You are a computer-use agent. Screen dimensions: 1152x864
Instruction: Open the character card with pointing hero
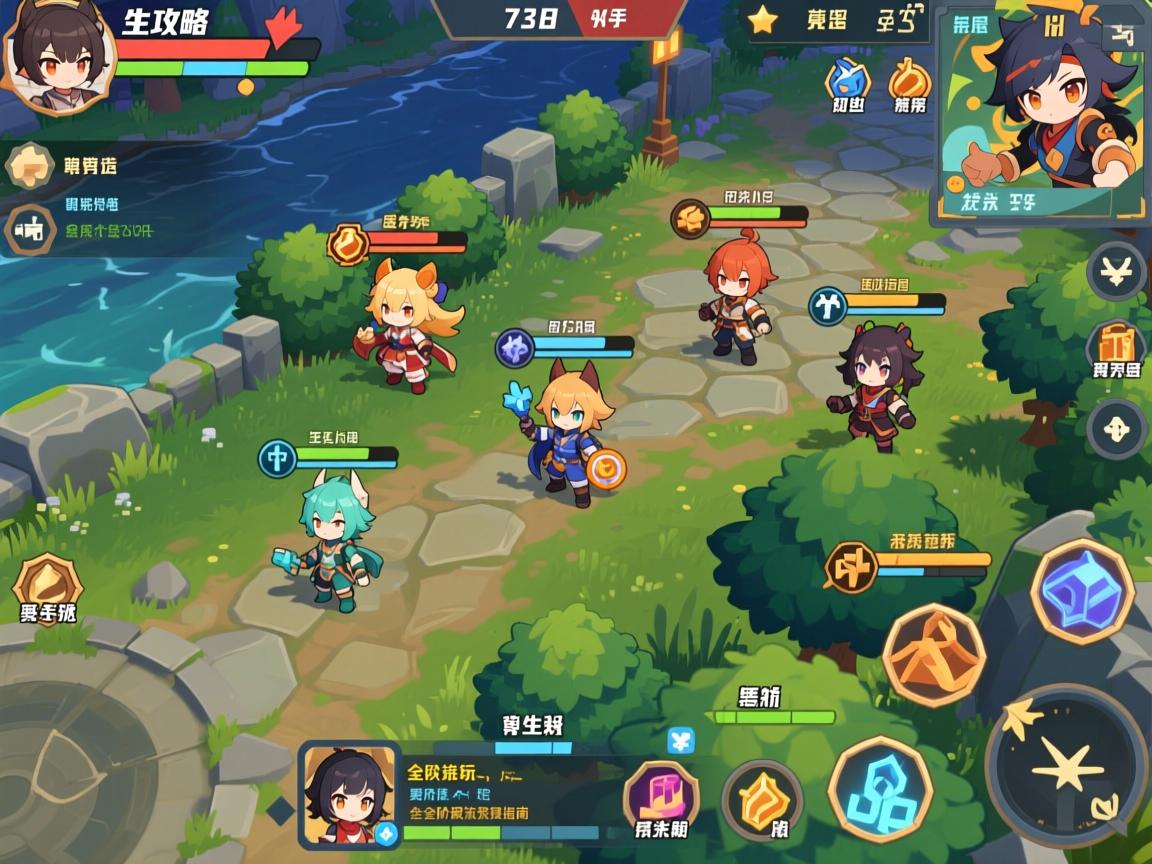click(1040, 115)
